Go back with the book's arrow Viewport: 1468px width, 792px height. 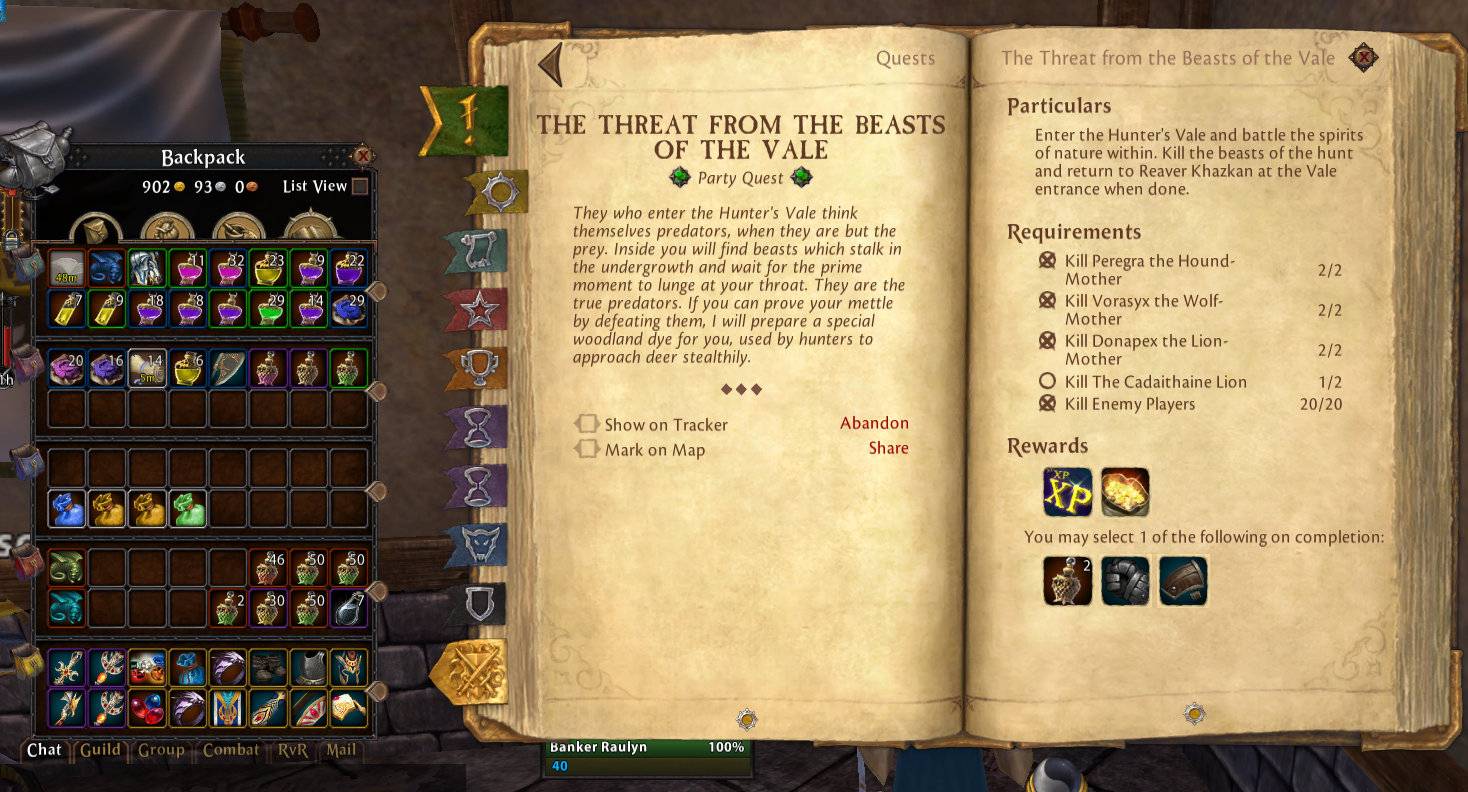[x=550, y=64]
